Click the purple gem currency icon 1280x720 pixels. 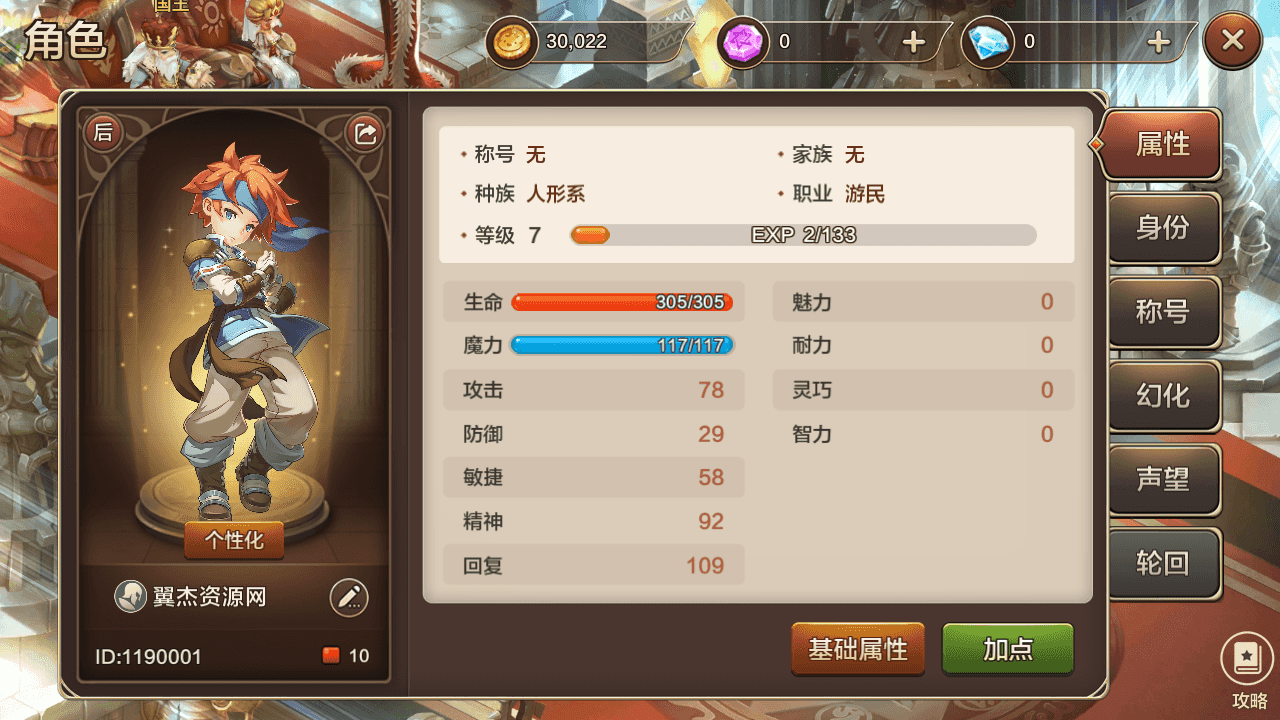point(742,41)
